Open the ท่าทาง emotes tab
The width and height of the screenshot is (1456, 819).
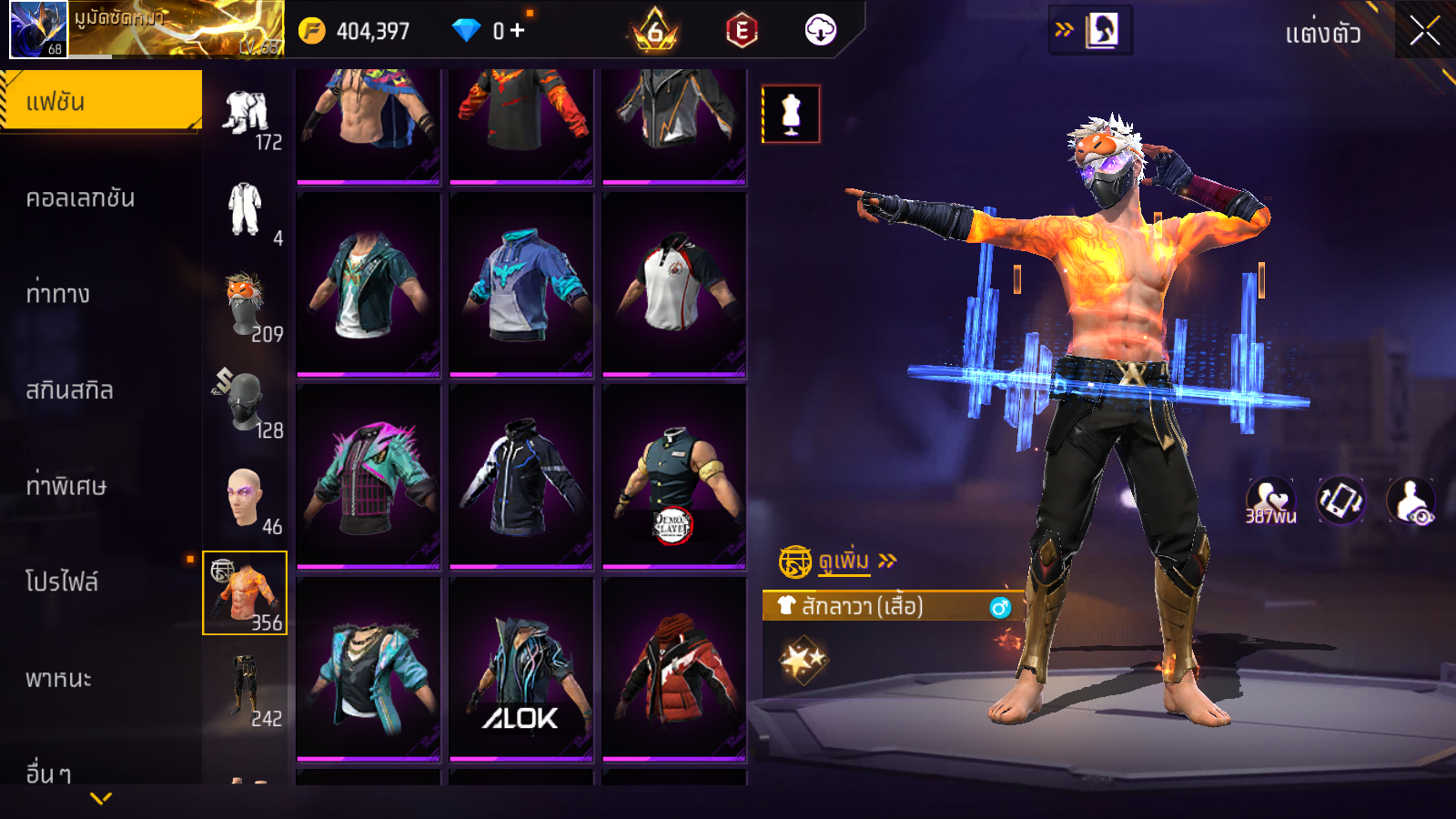58,294
